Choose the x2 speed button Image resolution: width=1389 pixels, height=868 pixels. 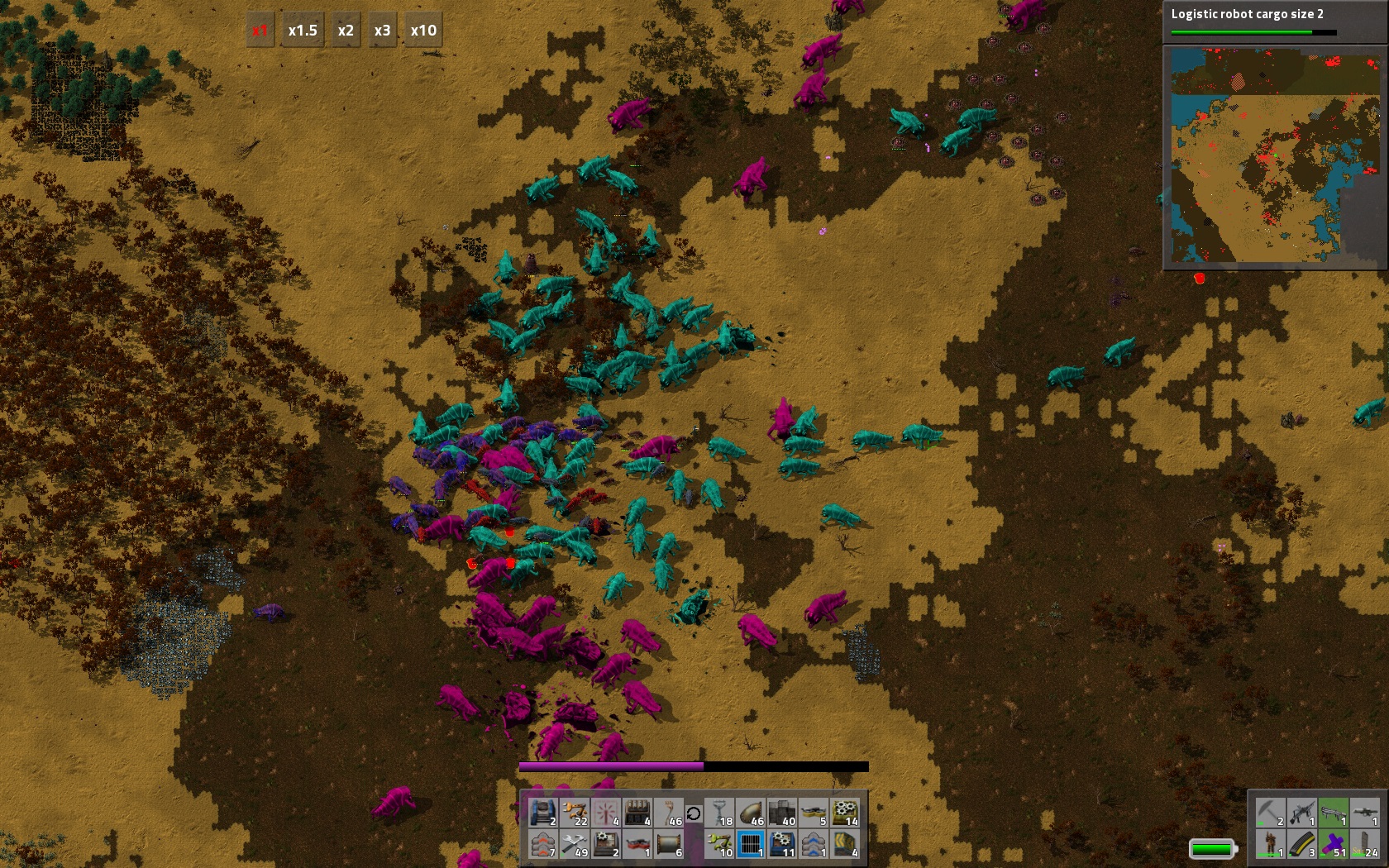346,31
